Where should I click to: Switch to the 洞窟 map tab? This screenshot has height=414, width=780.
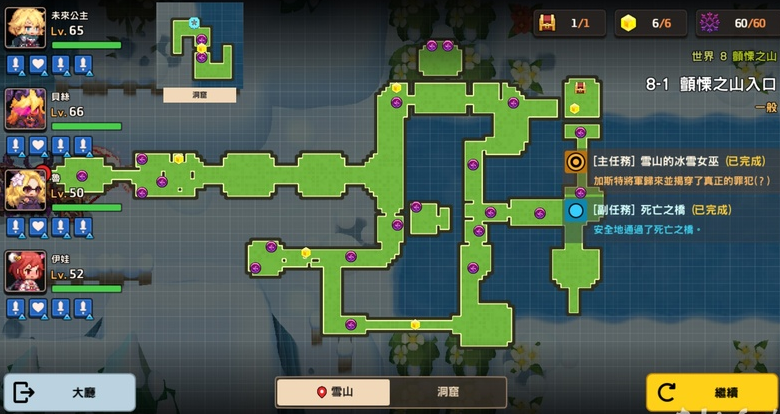click(x=448, y=392)
